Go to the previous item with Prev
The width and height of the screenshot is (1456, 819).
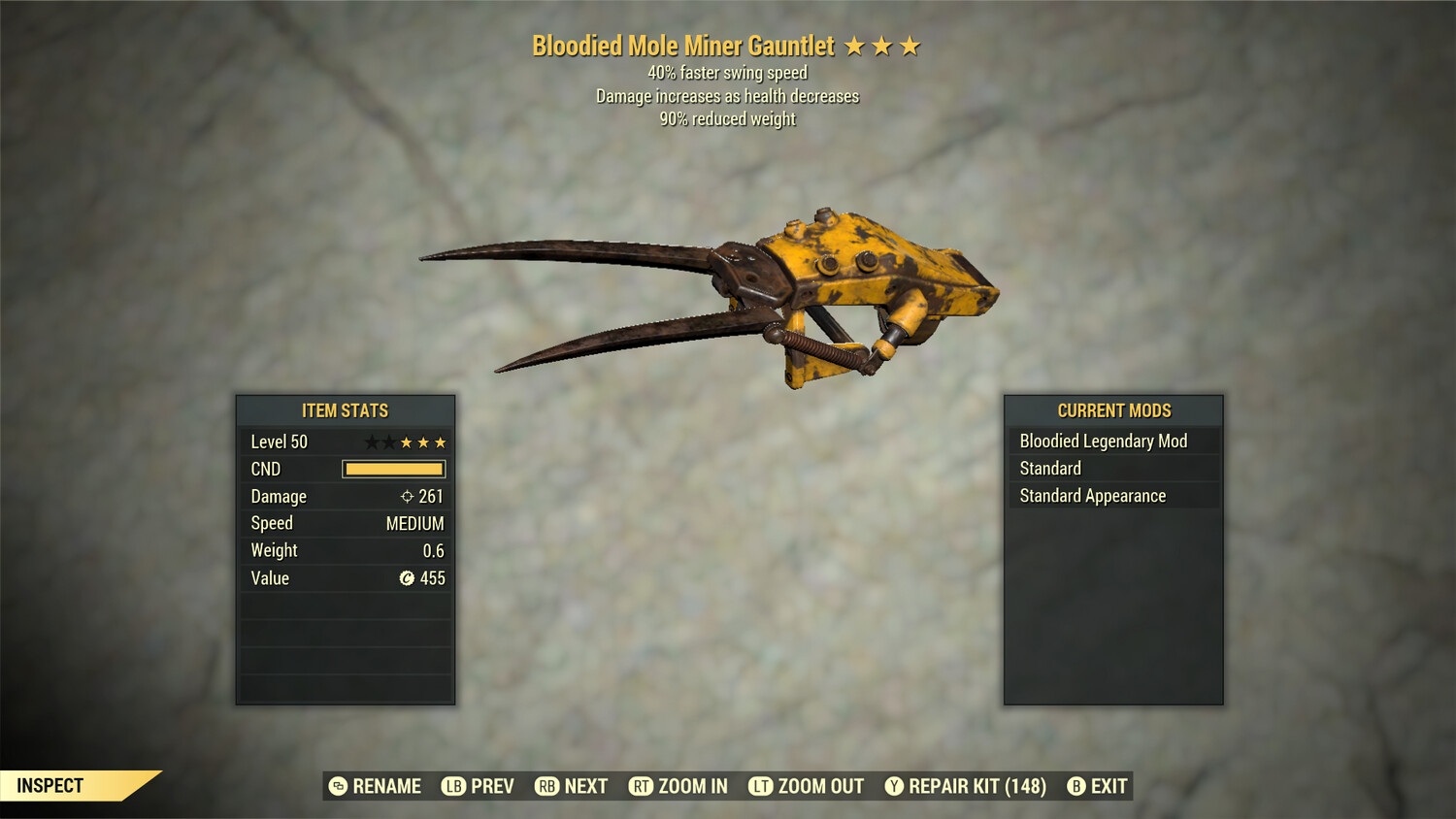point(479,786)
